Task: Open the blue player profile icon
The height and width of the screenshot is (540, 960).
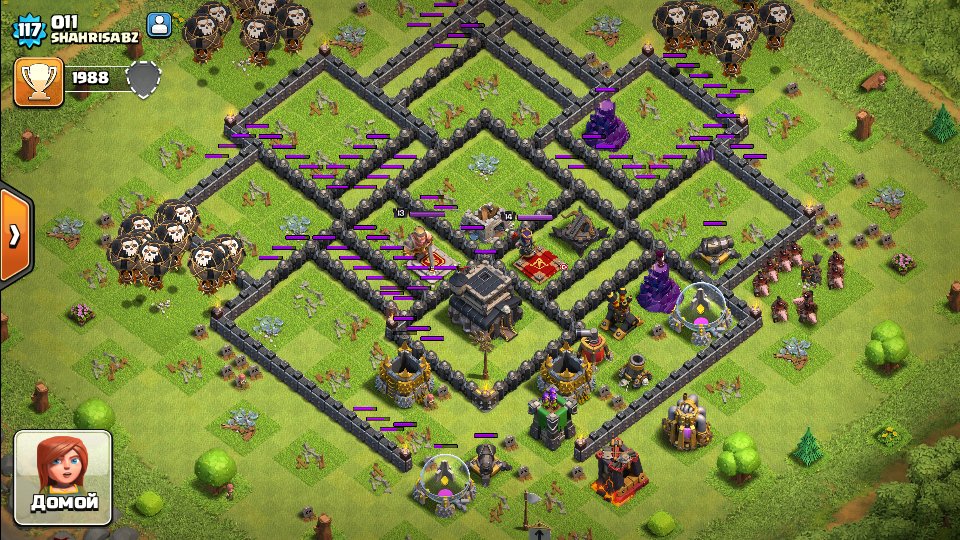Action: pyautogui.click(x=159, y=25)
